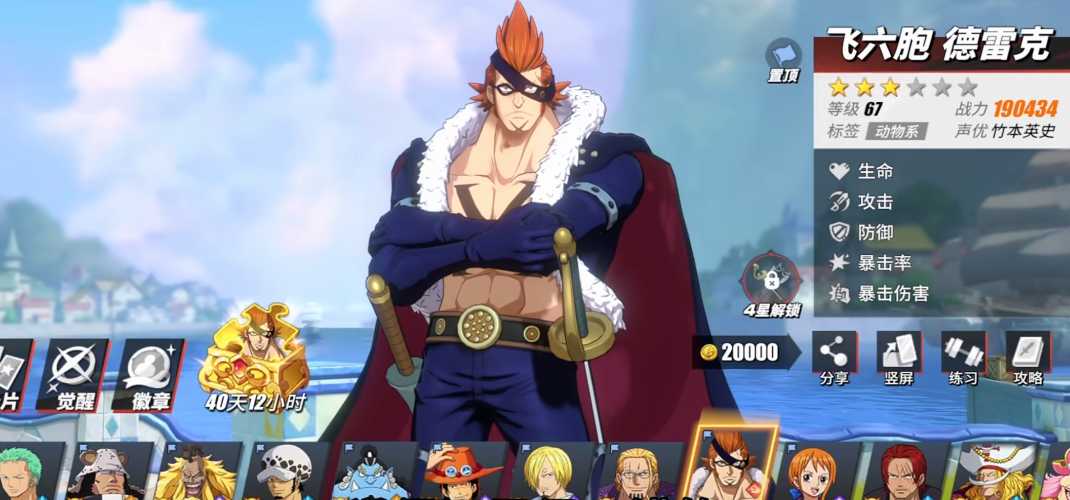Pin this character with the 置顶 flag button

click(x=784, y=59)
